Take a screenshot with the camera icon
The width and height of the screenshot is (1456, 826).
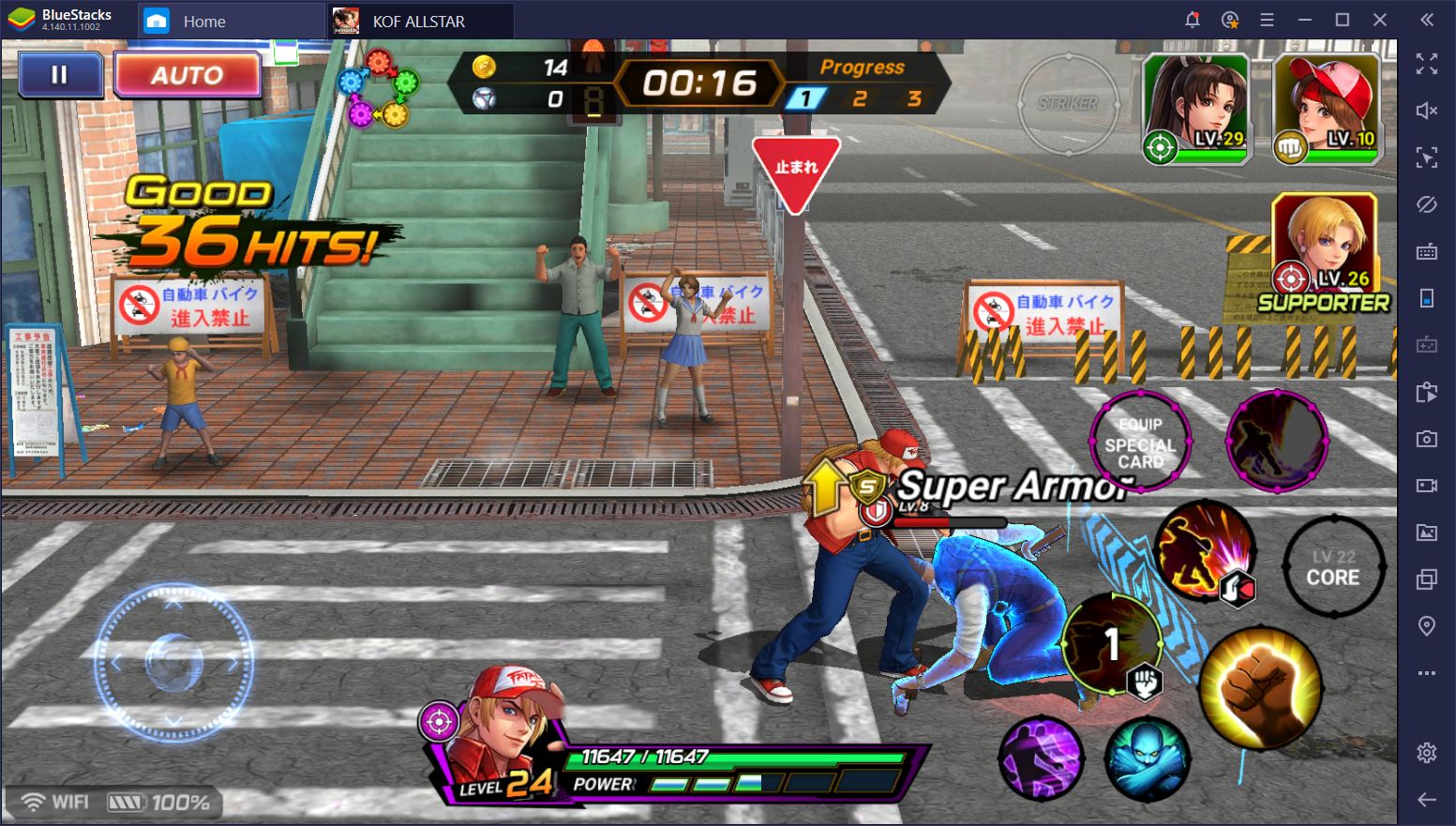point(1427,439)
